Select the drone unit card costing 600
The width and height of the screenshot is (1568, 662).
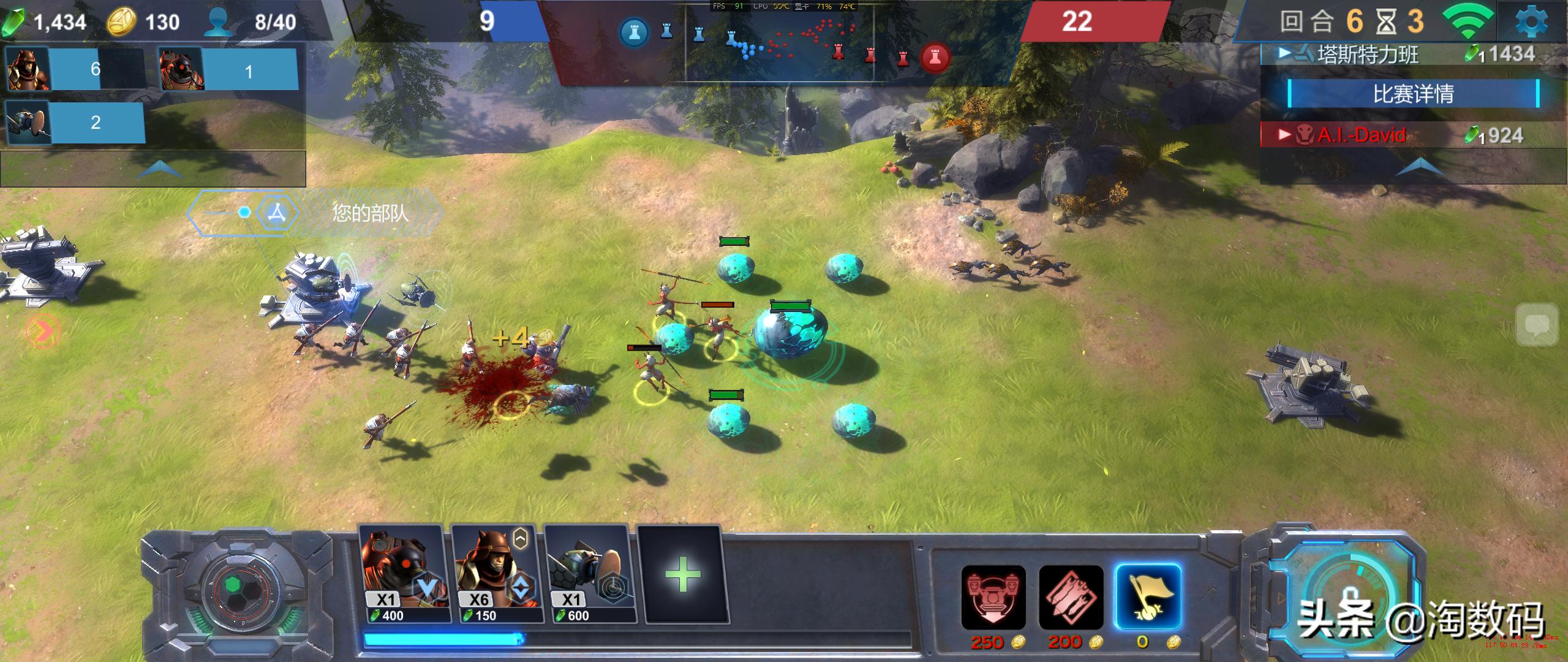(588, 574)
